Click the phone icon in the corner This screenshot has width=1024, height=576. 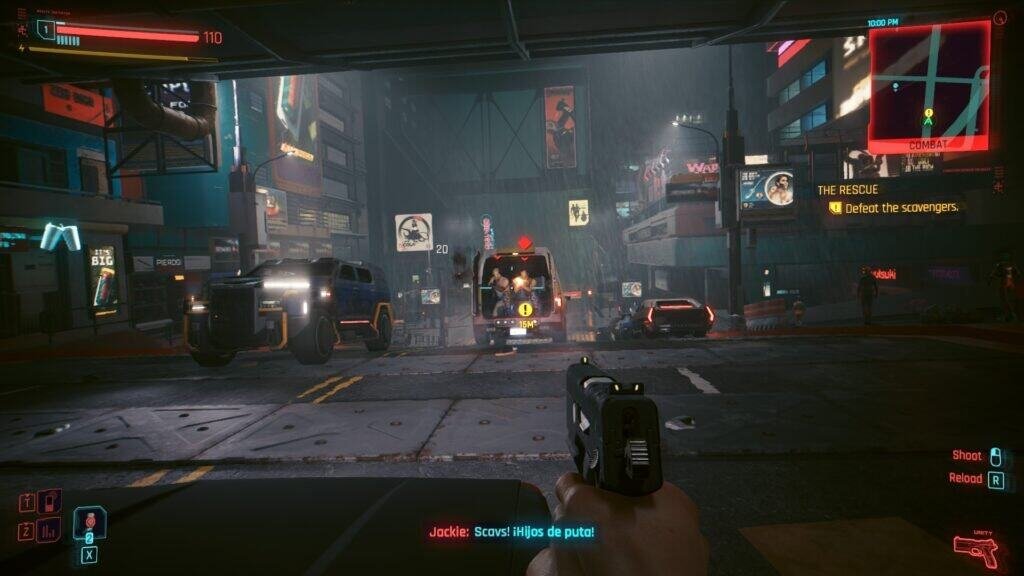pos(50,501)
